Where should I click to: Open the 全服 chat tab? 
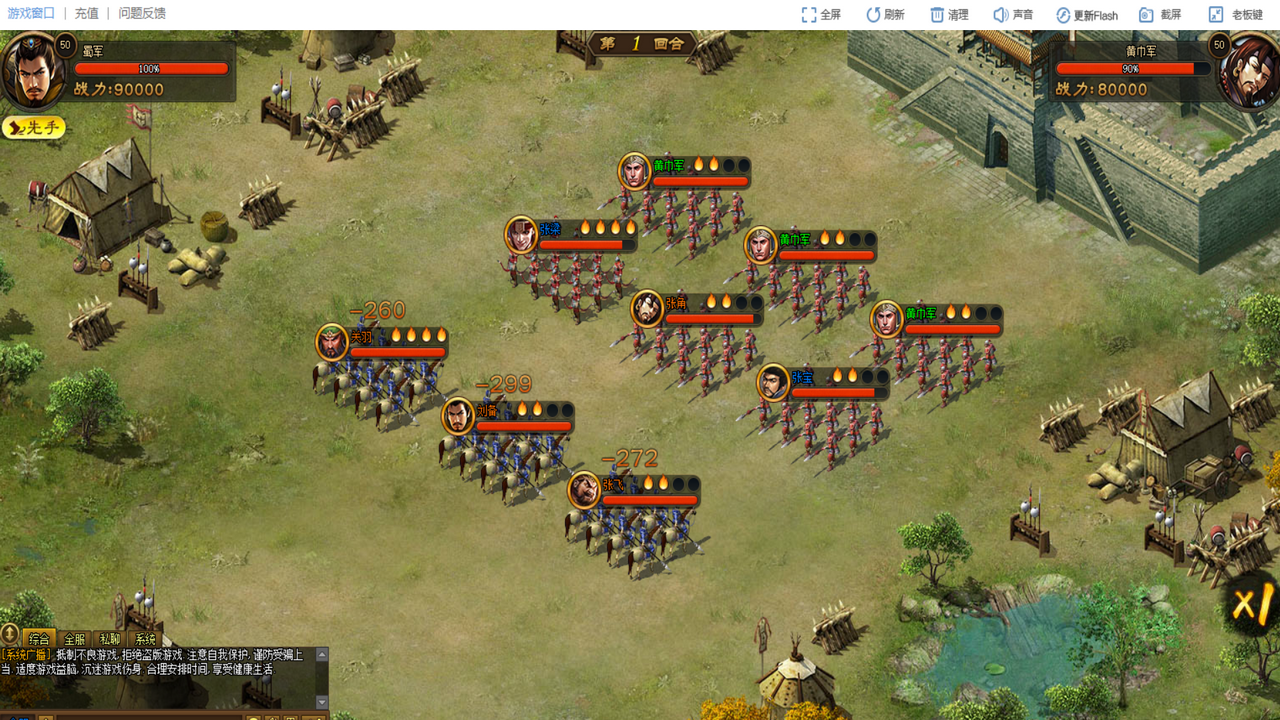(75, 639)
